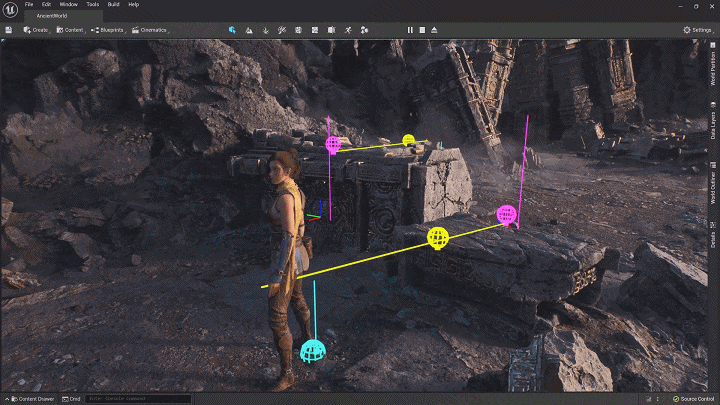Stop the play session
This screenshot has width=720, height=405.
click(423, 31)
